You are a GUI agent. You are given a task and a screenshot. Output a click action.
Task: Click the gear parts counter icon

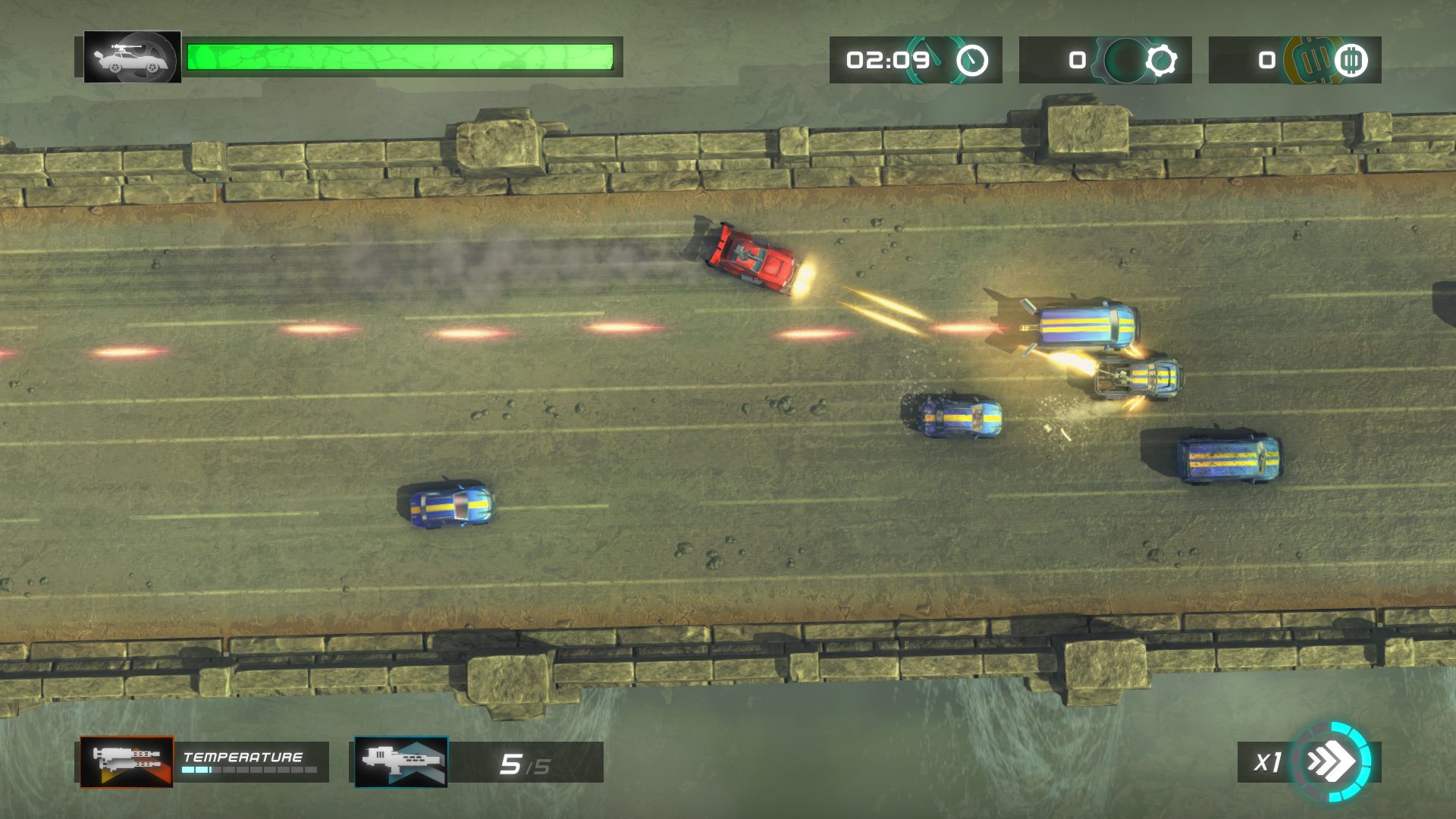pyautogui.click(x=1160, y=60)
